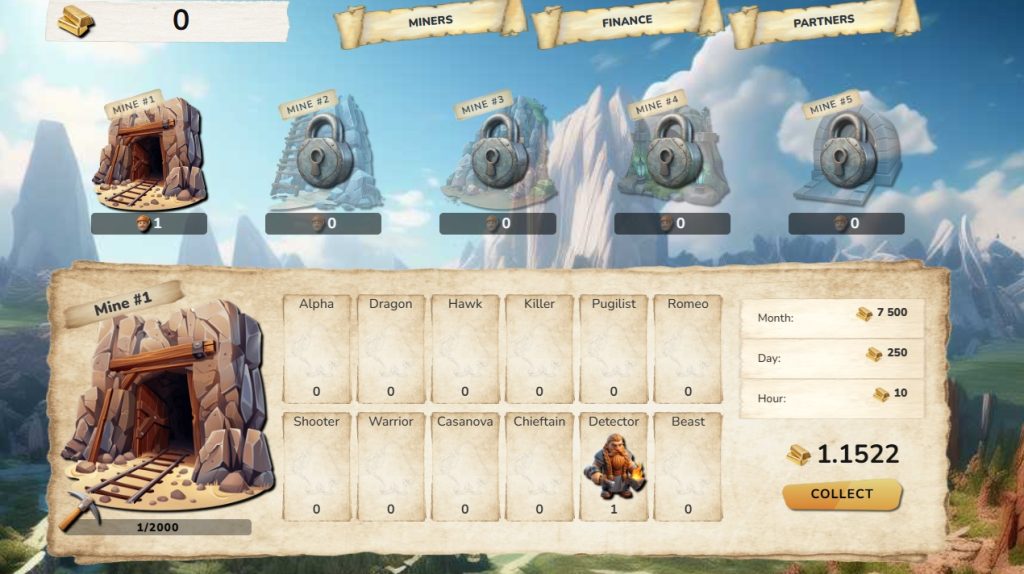Viewport: 1024px width, 574px height.
Task: Pick the Chieftain miner card
Action: click(x=539, y=466)
